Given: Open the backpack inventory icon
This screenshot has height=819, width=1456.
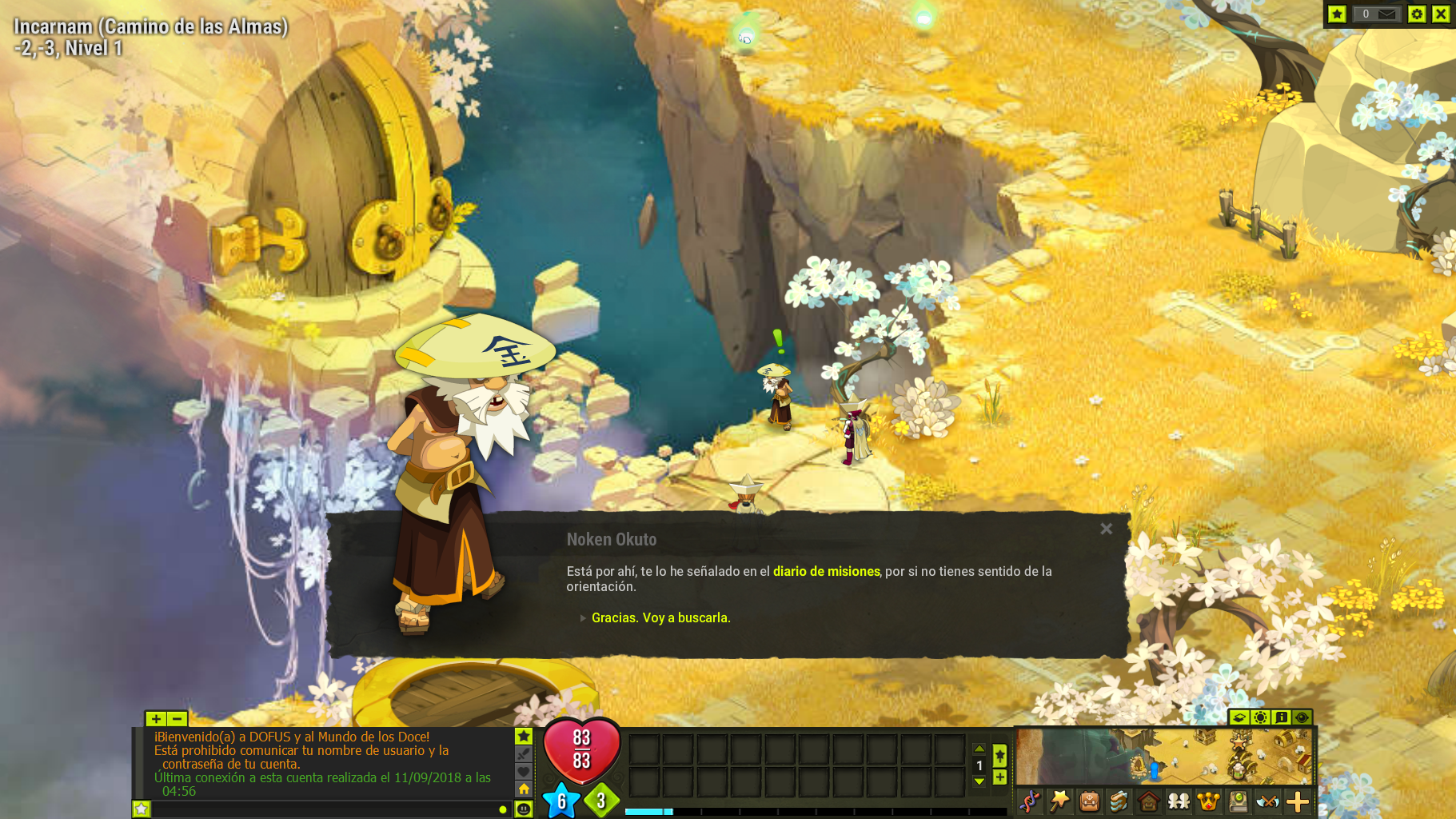Looking at the screenshot, I should [1089, 801].
